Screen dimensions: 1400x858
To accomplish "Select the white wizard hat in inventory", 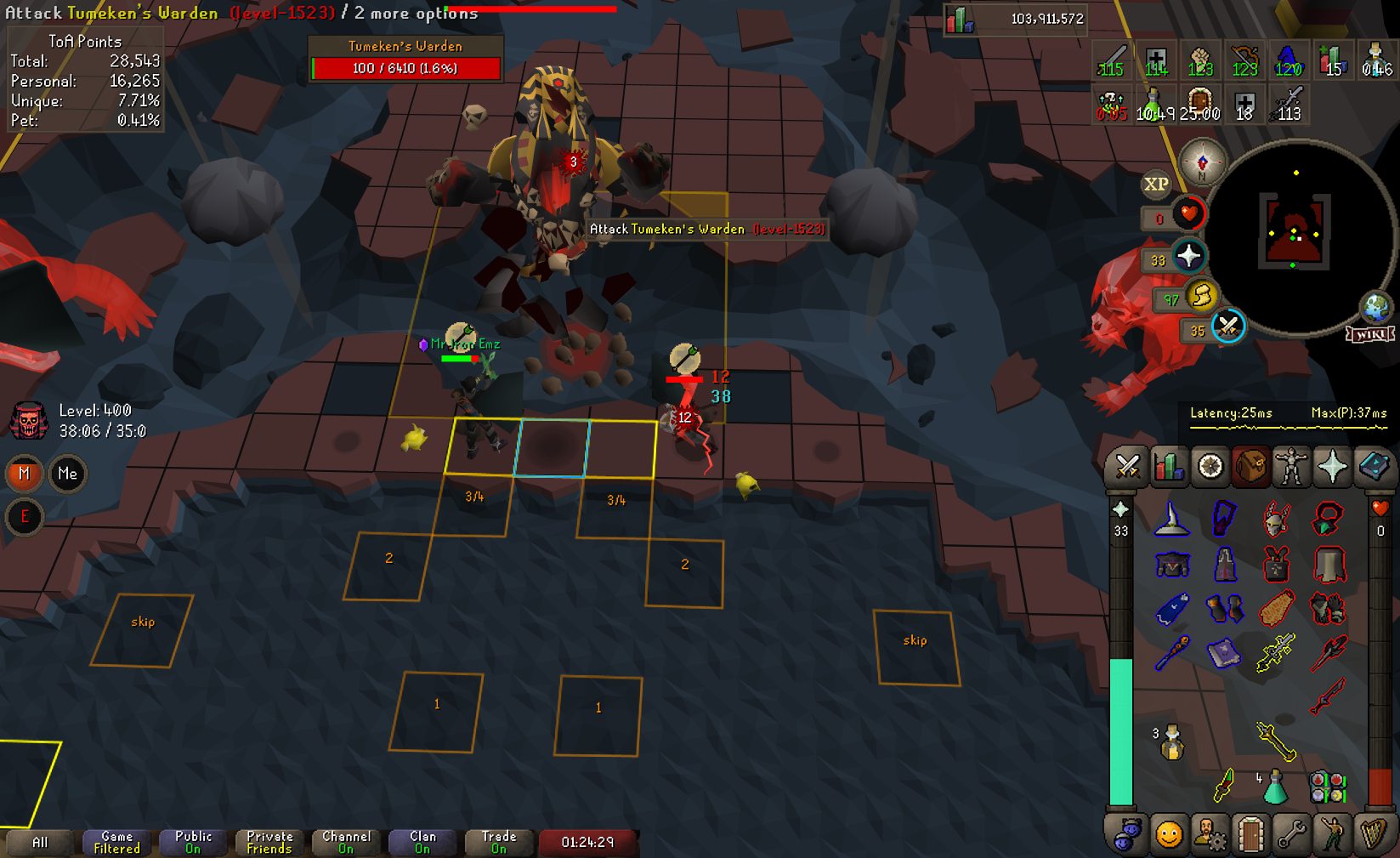I will click(1171, 518).
